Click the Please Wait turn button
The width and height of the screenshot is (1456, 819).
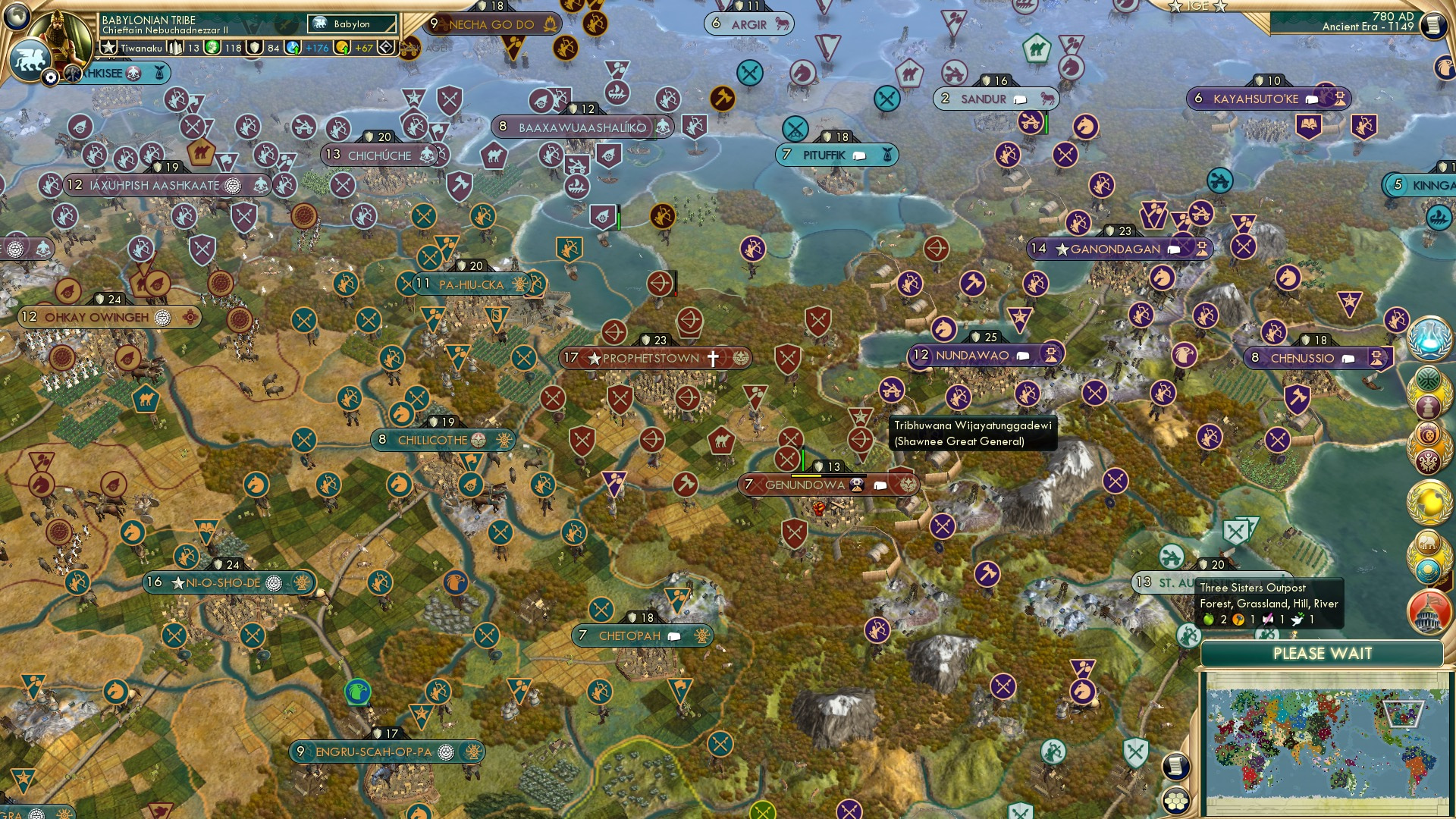[x=1322, y=654]
